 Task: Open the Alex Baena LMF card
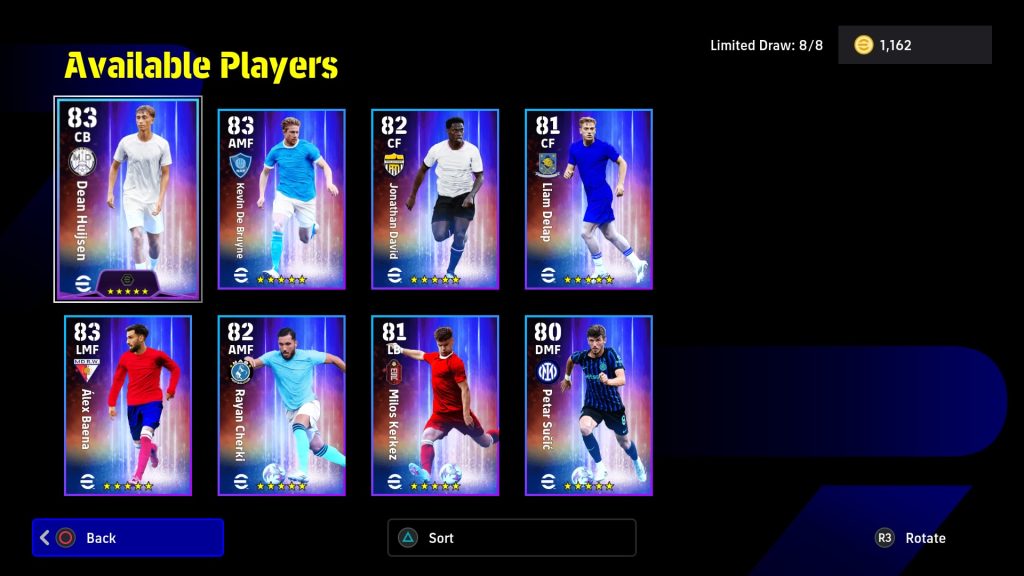(x=128, y=405)
